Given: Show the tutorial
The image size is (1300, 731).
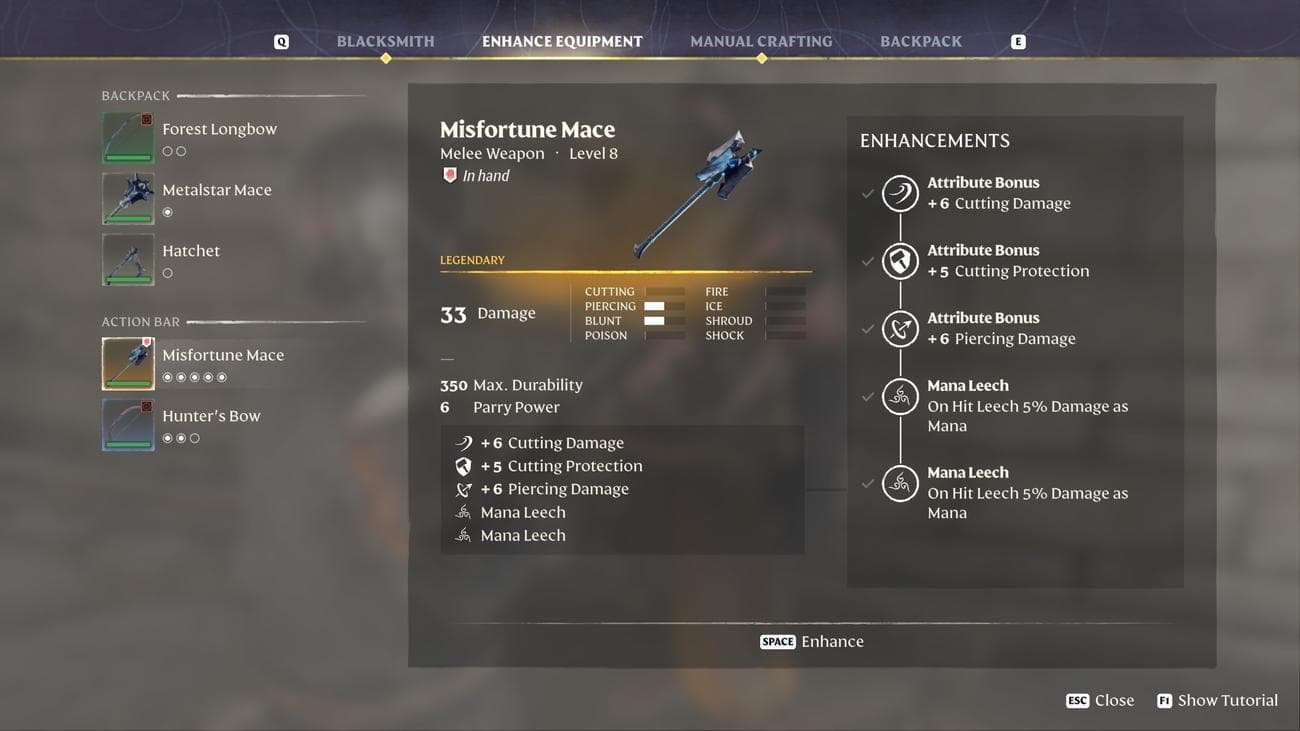Looking at the screenshot, I should tap(1217, 701).
